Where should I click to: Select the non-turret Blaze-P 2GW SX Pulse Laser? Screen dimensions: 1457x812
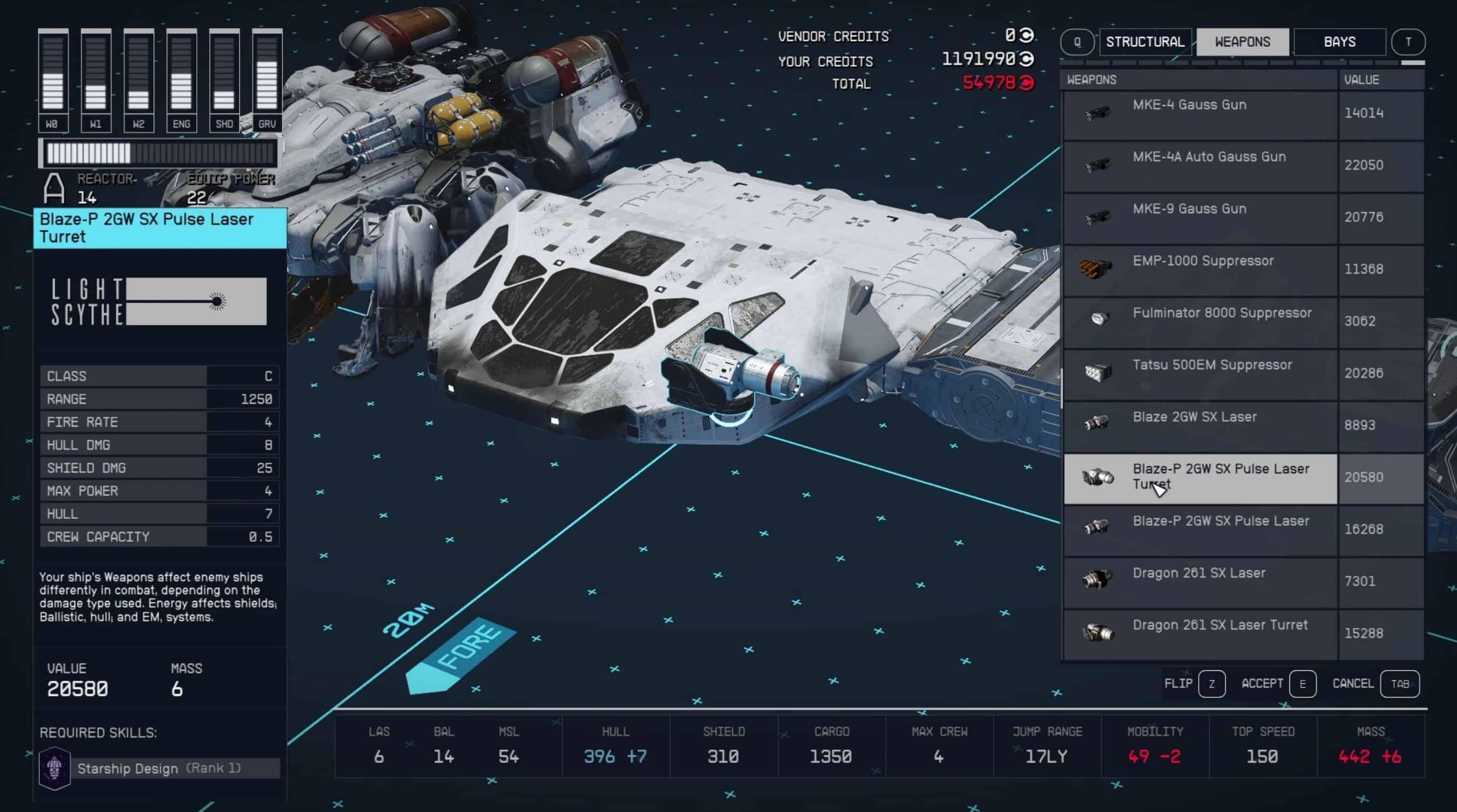(1199, 530)
